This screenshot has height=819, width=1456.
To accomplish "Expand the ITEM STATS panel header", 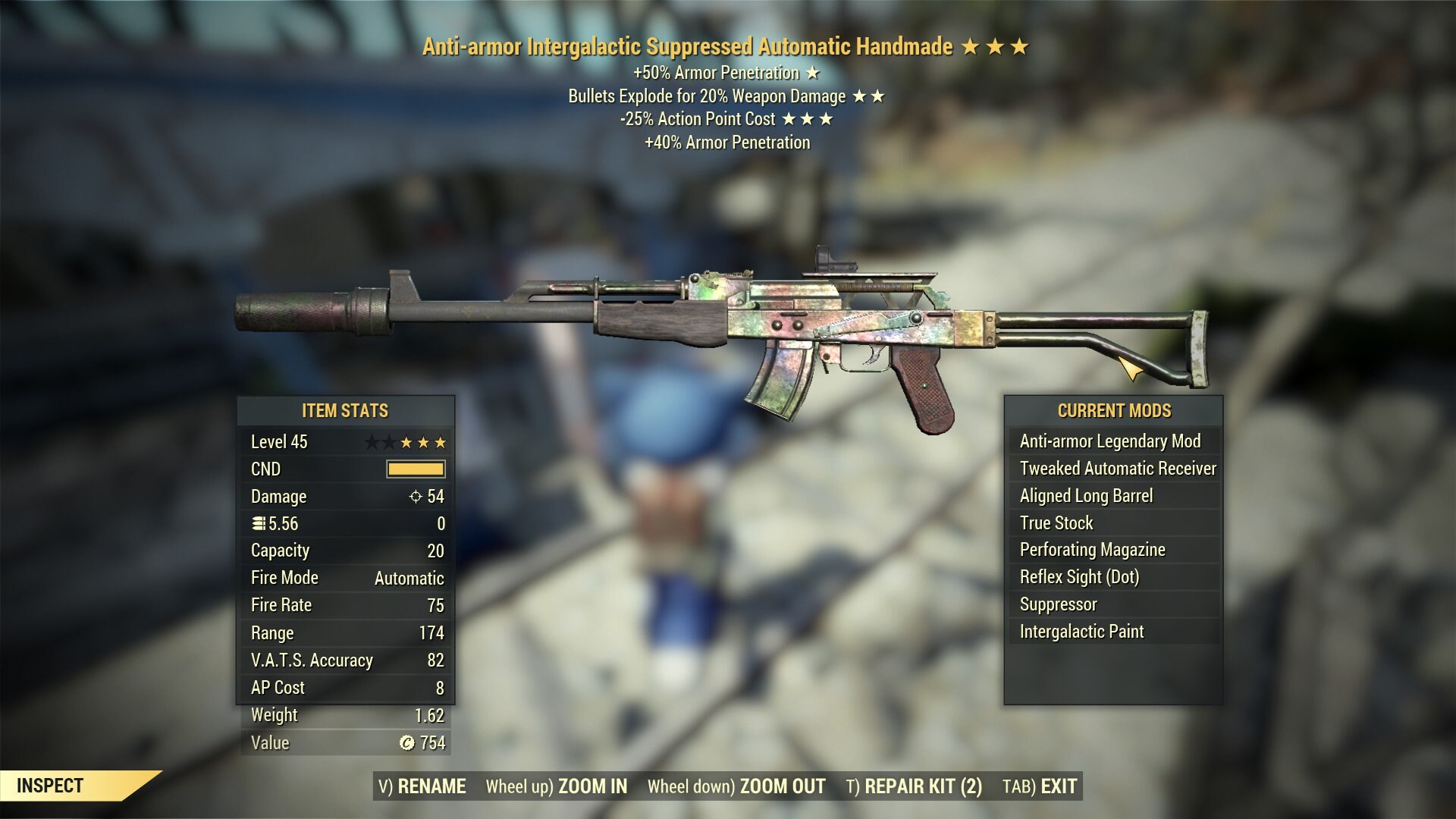I will point(345,411).
